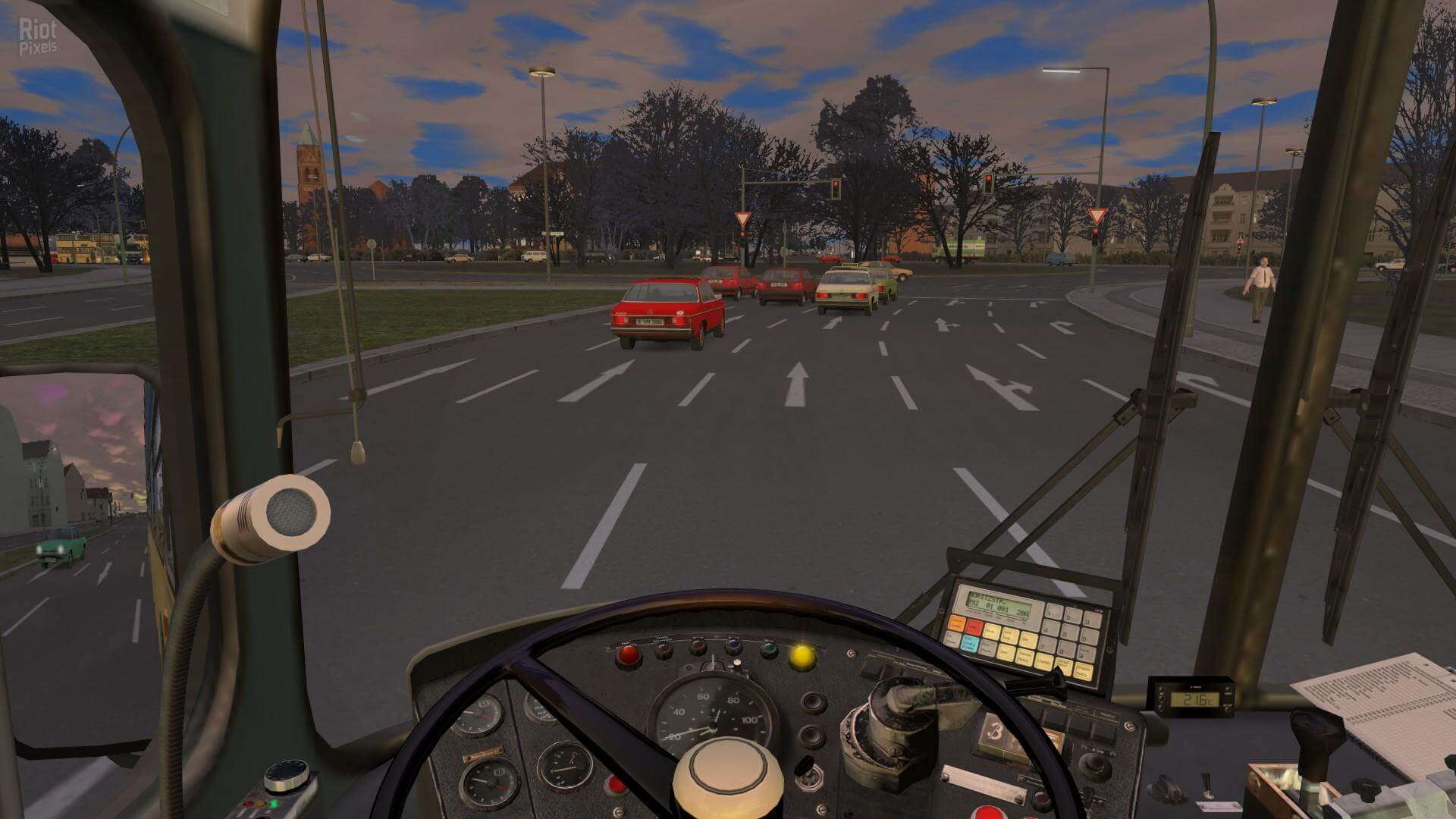This screenshot has height=819, width=1456.
Task: Toggle the green dashboard indicator button
Action: point(769,649)
